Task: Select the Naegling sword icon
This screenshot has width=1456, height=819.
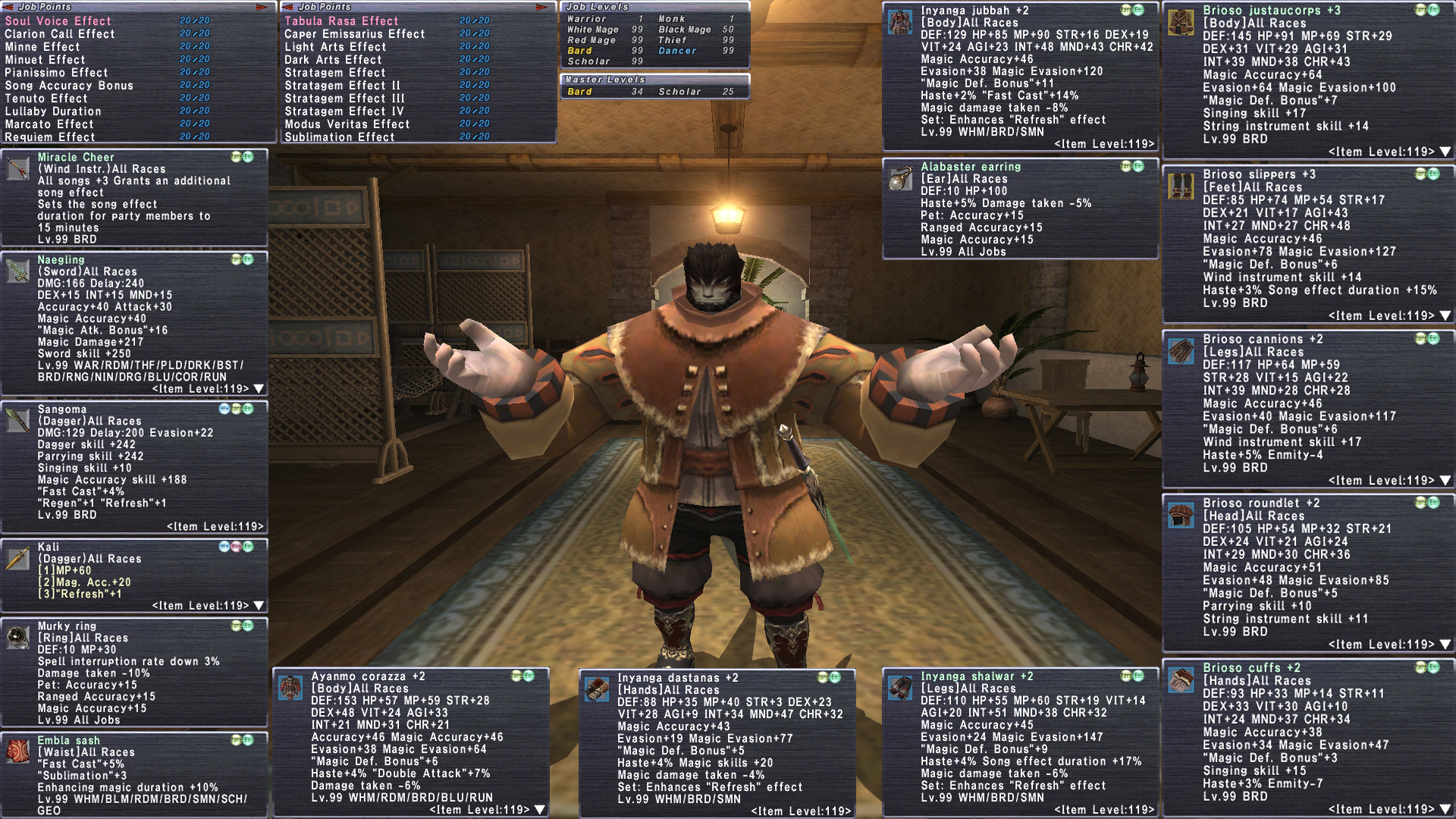Action: pos(18,271)
